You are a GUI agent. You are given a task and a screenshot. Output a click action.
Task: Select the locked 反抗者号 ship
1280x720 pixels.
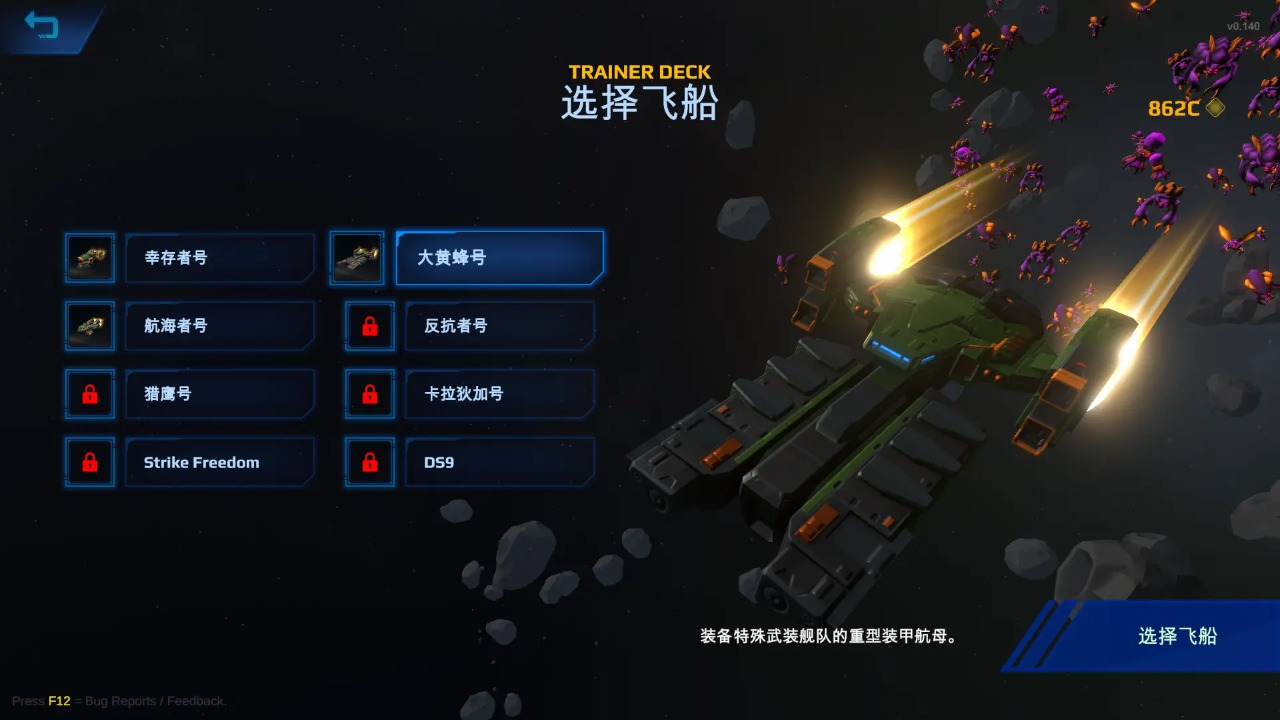click(x=499, y=326)
